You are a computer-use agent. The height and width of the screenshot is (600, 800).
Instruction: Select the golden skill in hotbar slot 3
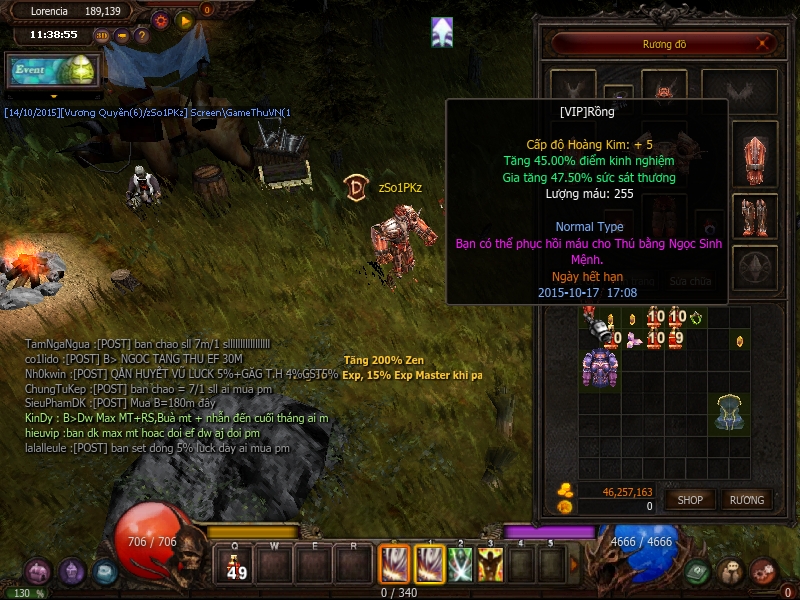pos(490,565)
